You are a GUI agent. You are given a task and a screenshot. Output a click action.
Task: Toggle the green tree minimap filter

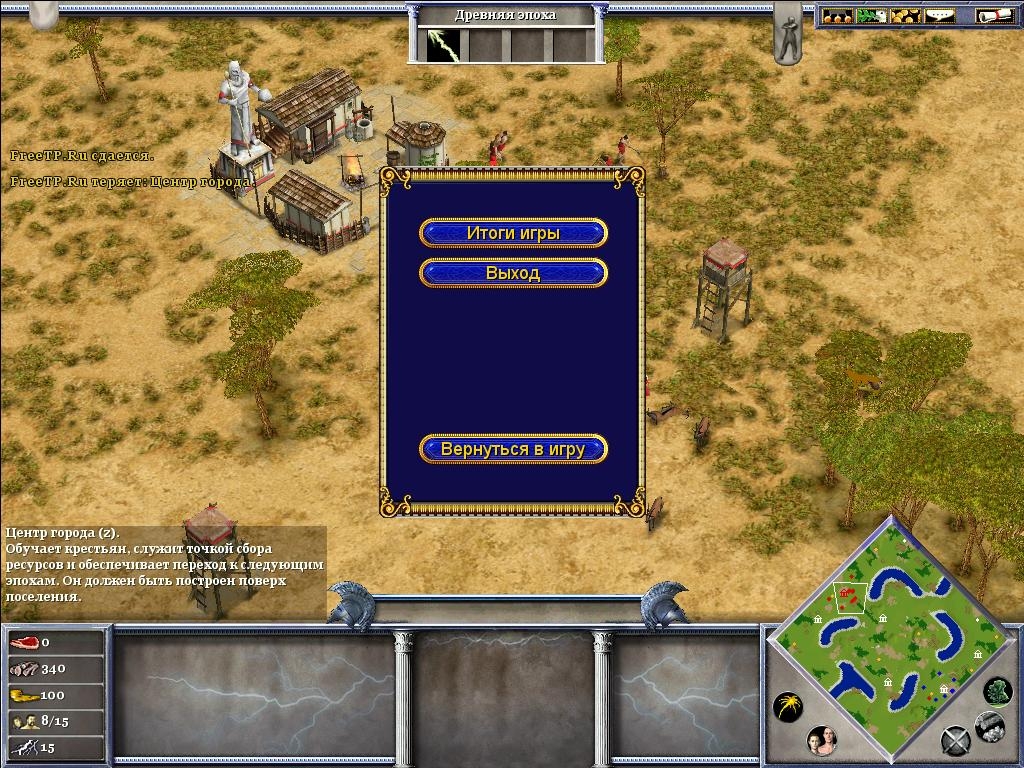(997, 690)
